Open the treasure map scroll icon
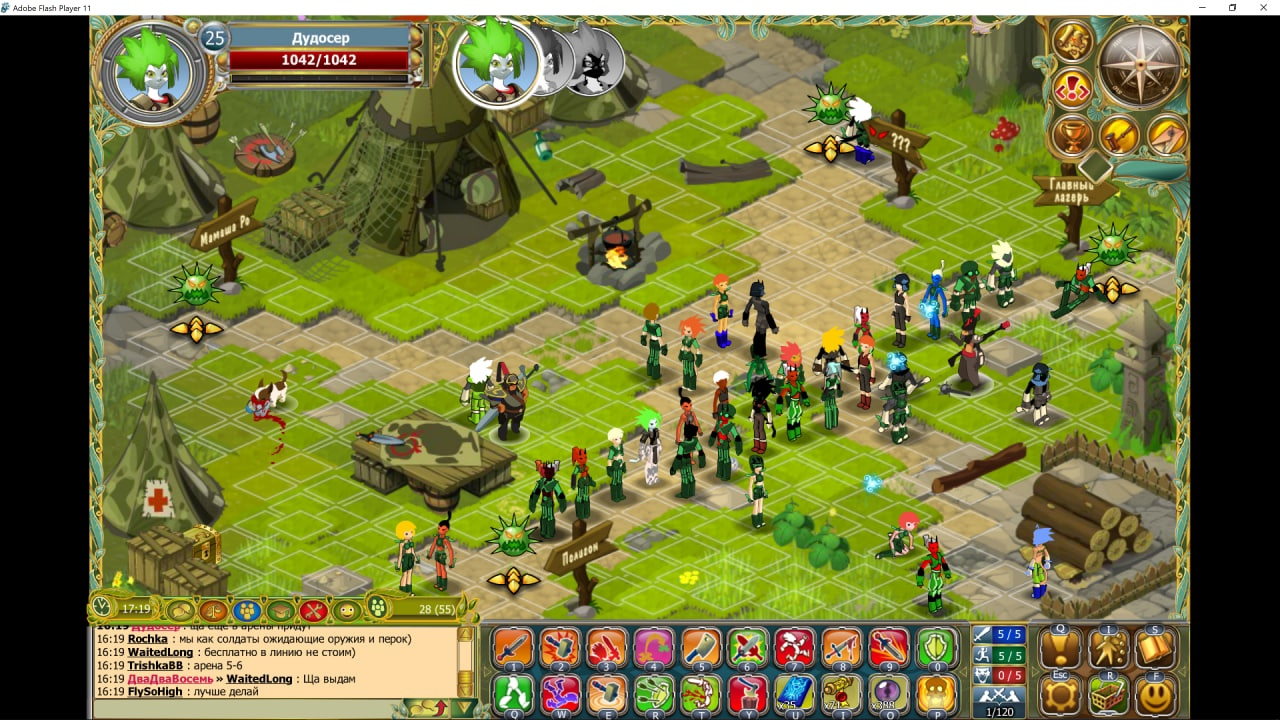1280x720 pixels. click(x=1072, y=41)
